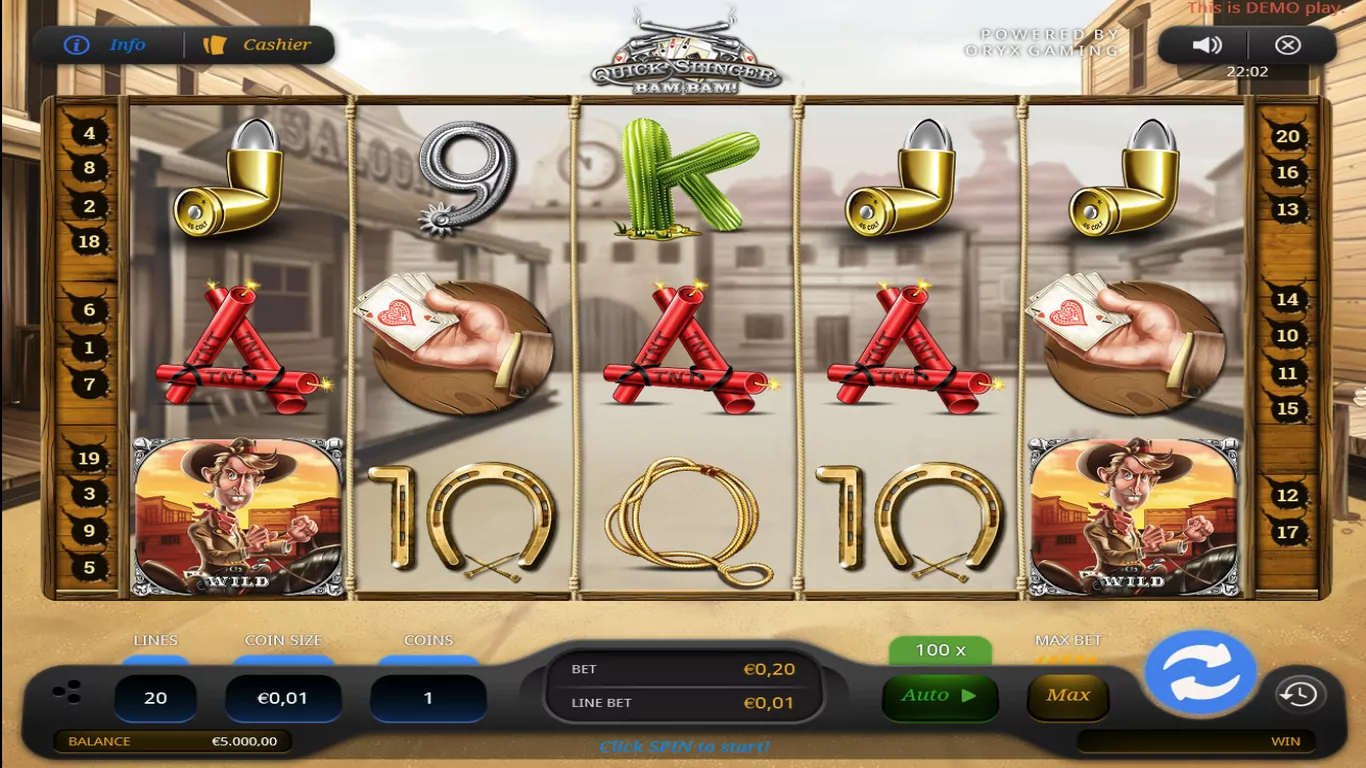
Task: Start Auto spin mode
Action: coord(939,696)
